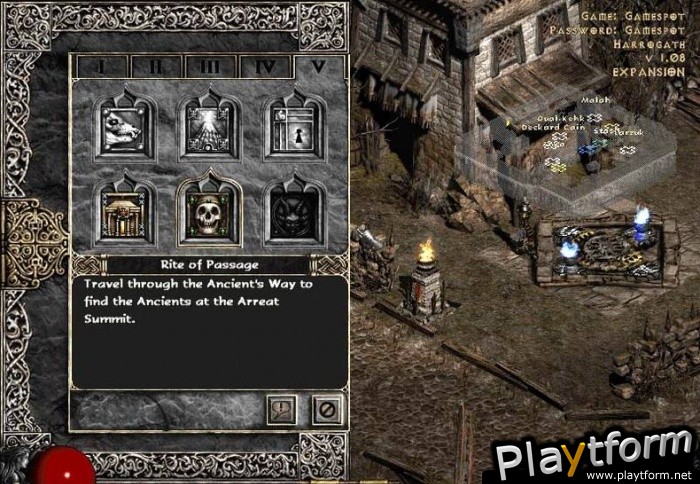
Task: Switch to the Act I quest tab
Action: [102, 67]
